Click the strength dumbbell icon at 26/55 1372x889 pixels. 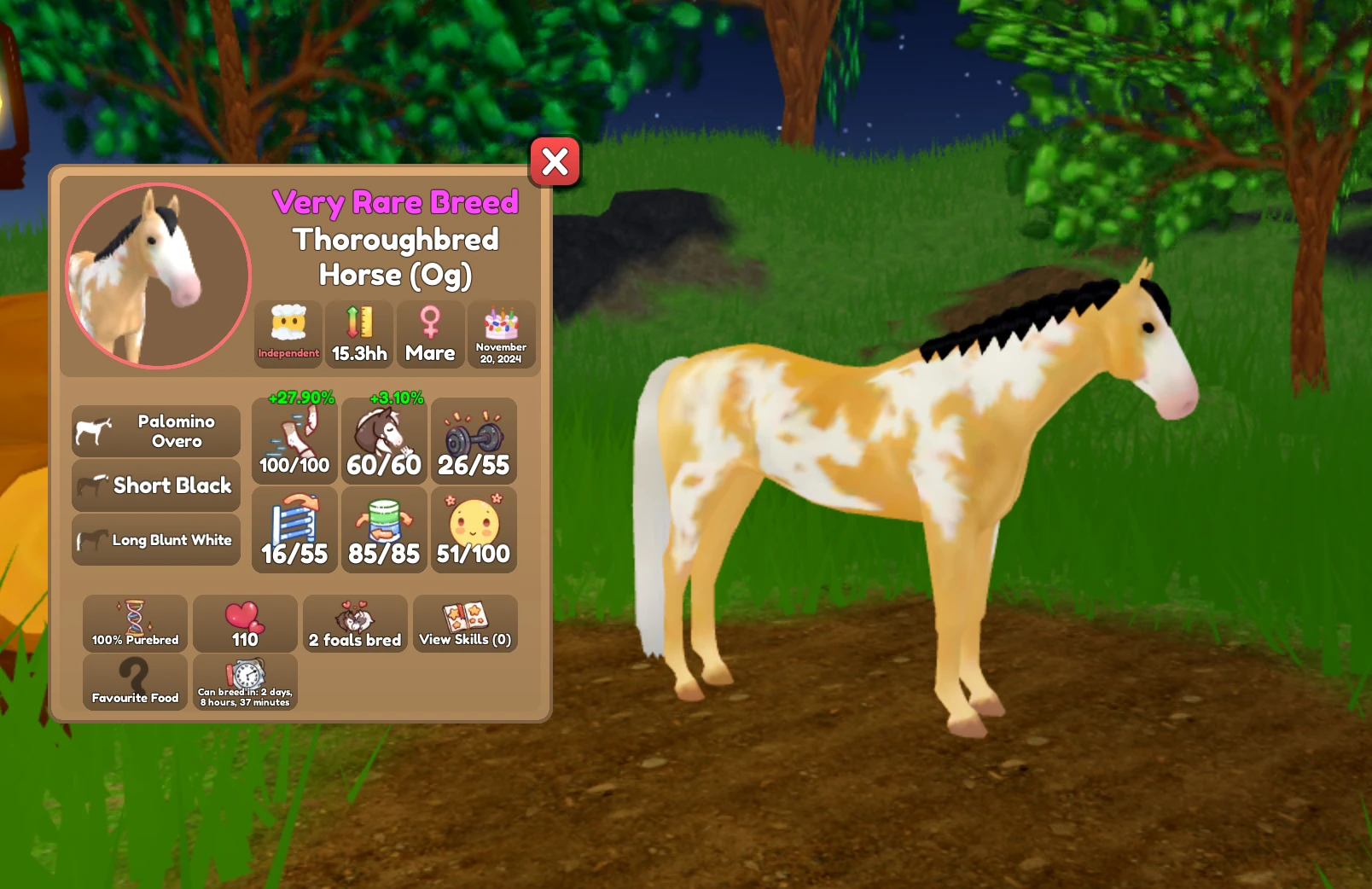pyautogui.click(x=474, y=439)
